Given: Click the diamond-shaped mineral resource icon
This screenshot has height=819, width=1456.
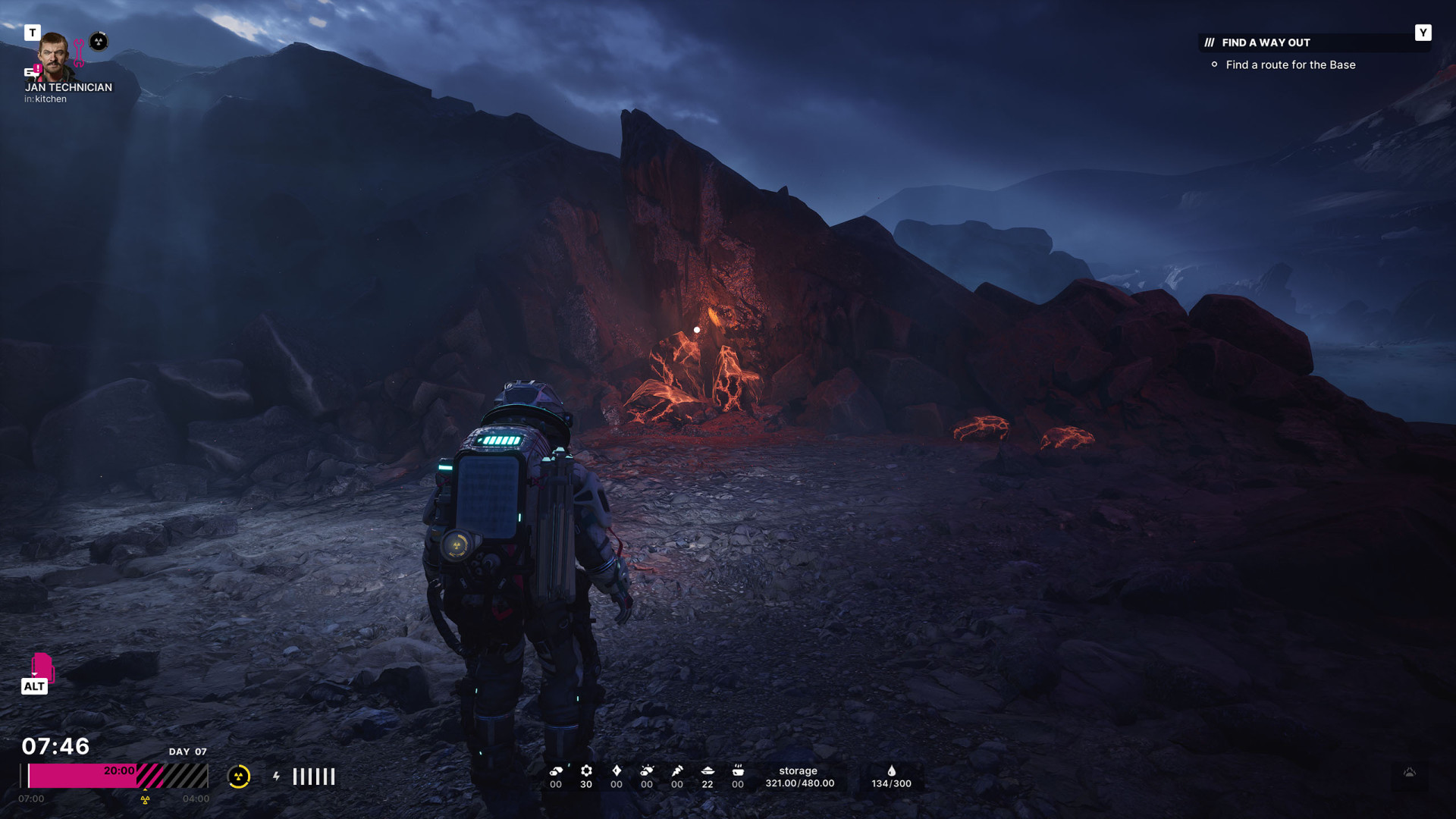Looking at the screenshot, I should coord(617,770).
